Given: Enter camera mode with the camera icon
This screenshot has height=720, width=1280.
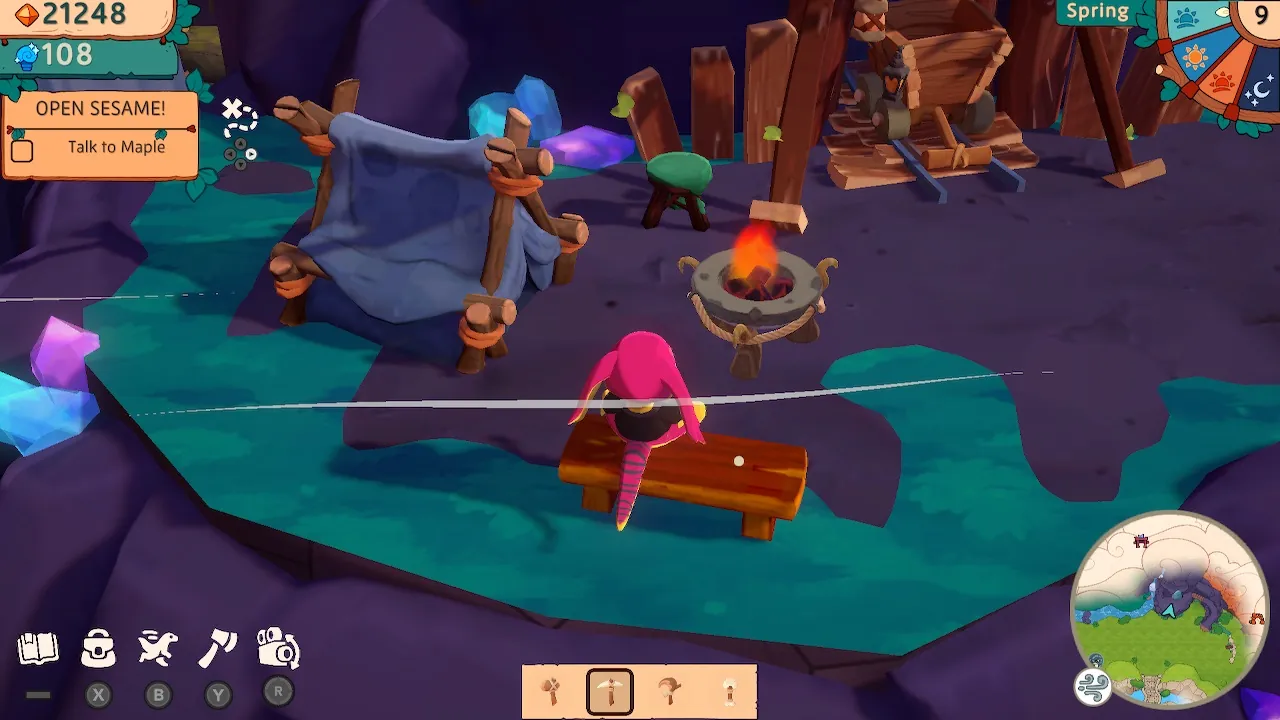Looking at the screenshot, I should tap(277, 648).
